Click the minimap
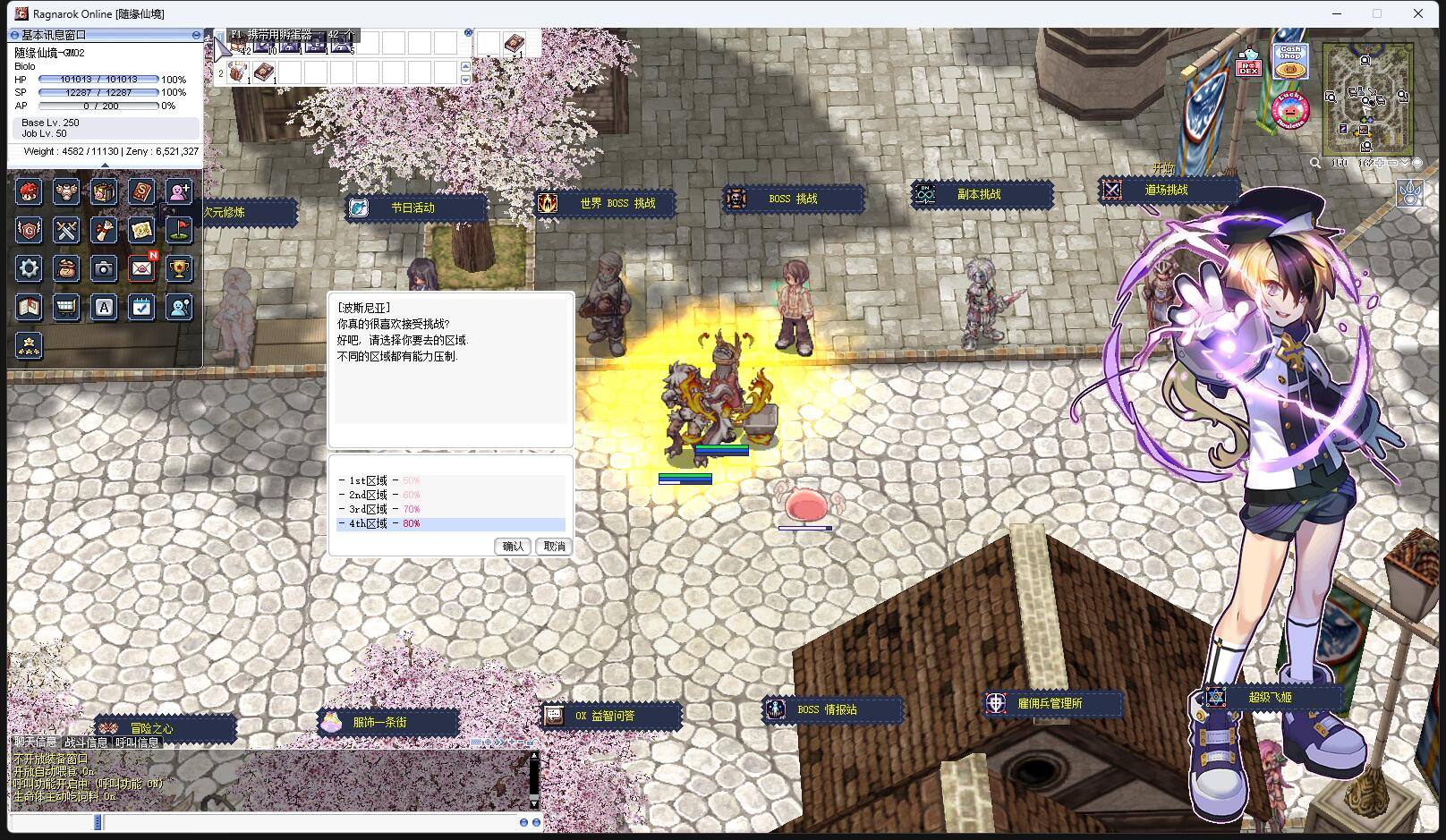The image size is (1446, 840). 1368,98
